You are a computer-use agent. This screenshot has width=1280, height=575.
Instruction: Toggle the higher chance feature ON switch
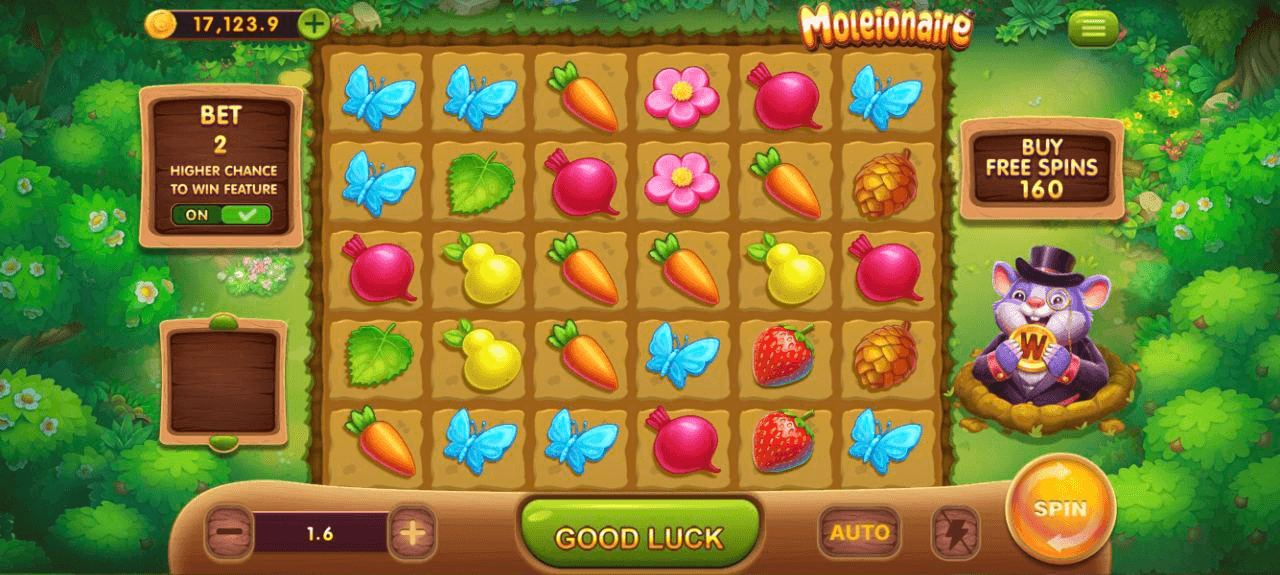[x=221, y=214]
